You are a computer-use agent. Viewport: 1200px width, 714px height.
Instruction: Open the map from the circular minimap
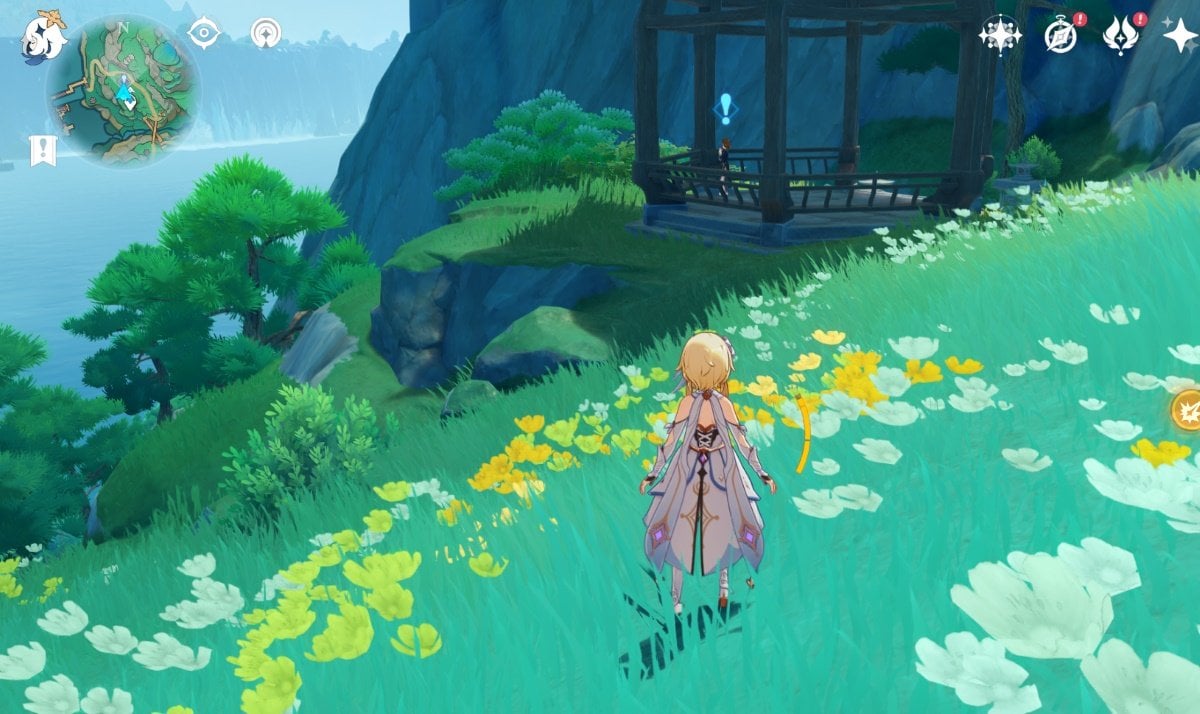(x=122, y=92)
